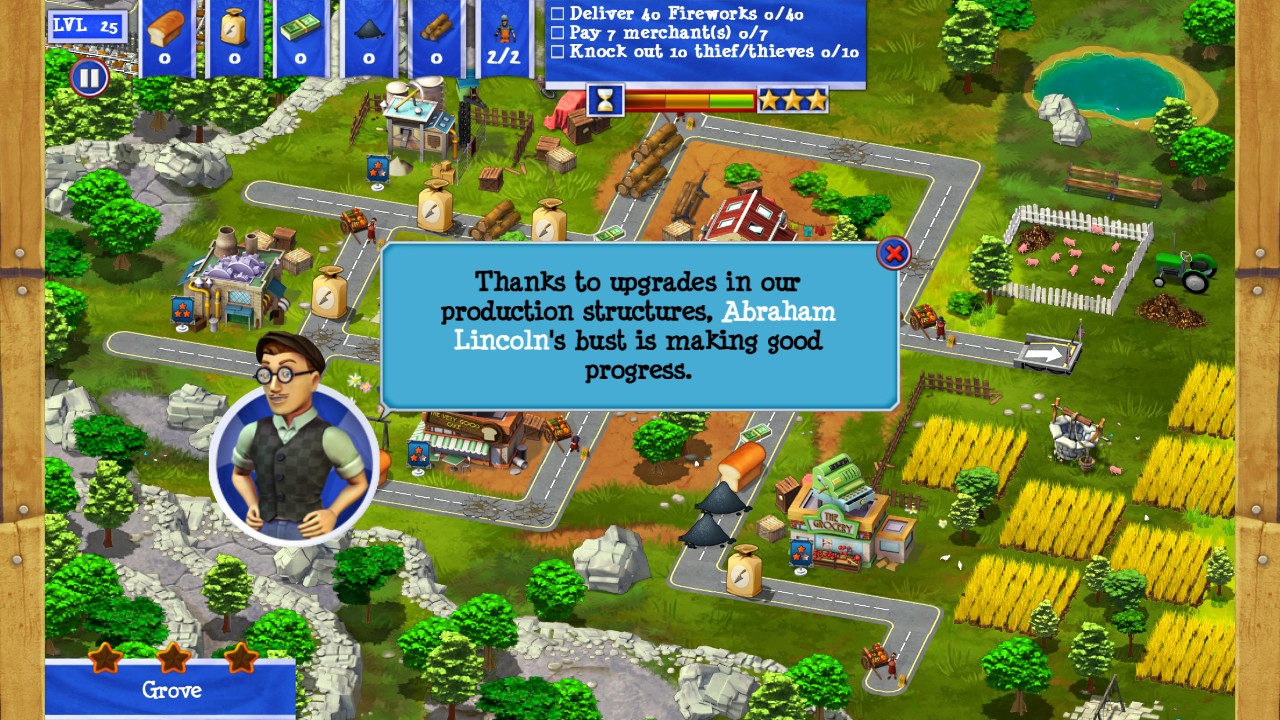The height and width of the screenshot is (720, 1280).
Task: Click the three-star rating indicator
Action: click(x=792, y=99)
